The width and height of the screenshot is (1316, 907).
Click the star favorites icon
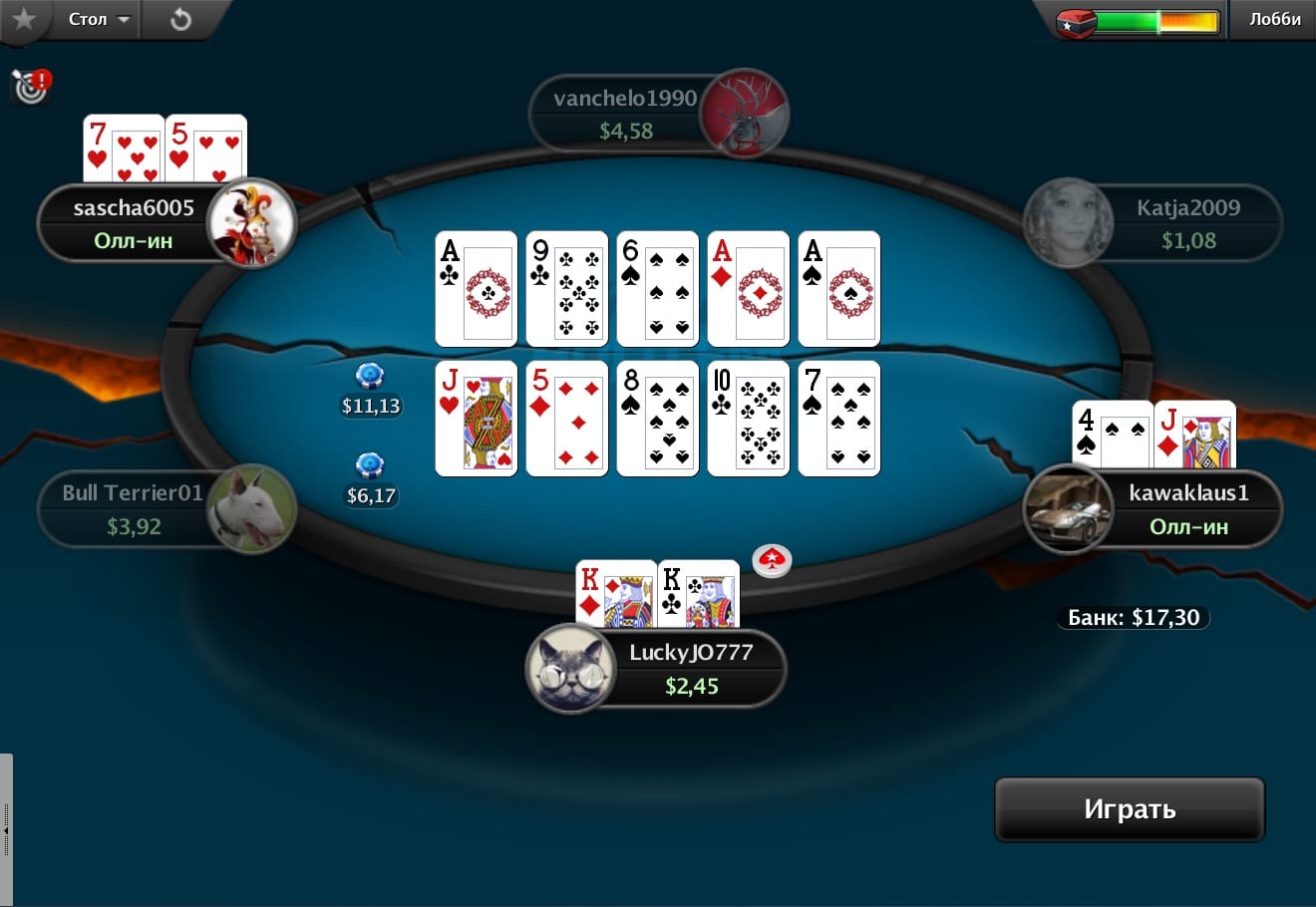pos(23,19)
